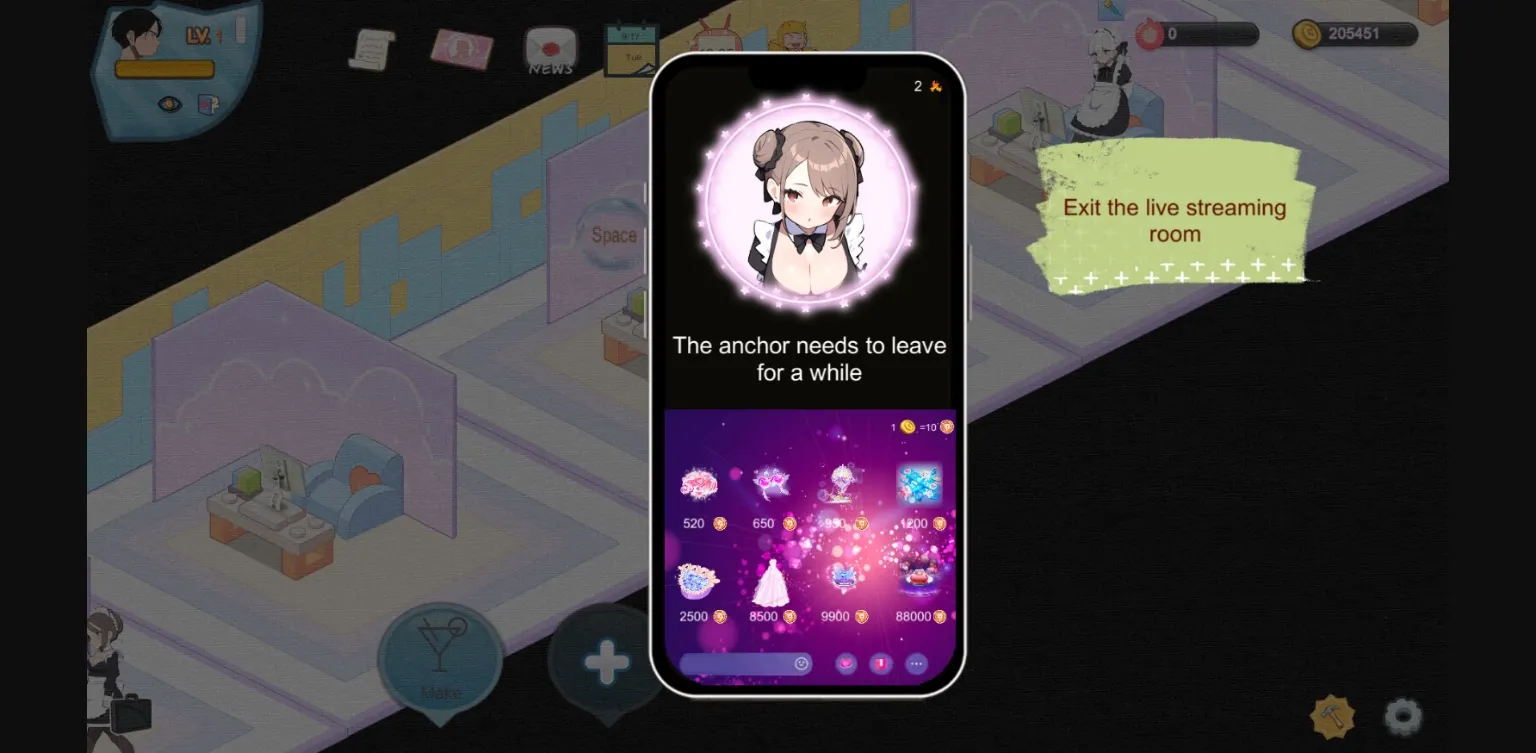This screenshot has height=753, width=1536.
Task: Tap the coin balance showing 205451
Action: (x=1357, y=33)
